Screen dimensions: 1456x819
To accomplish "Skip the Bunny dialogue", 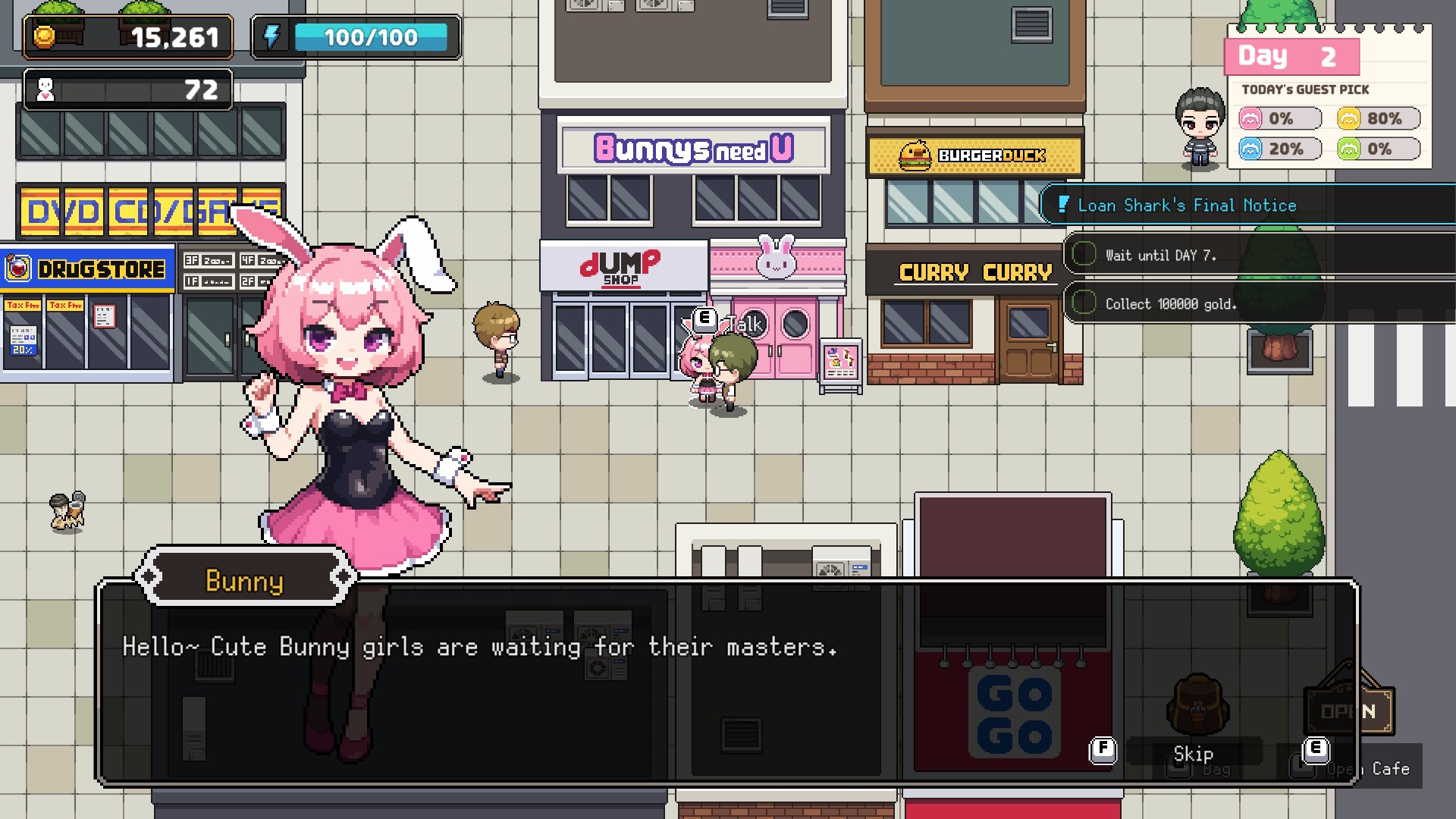I will pyautogui.click(x=1192, y=753).
